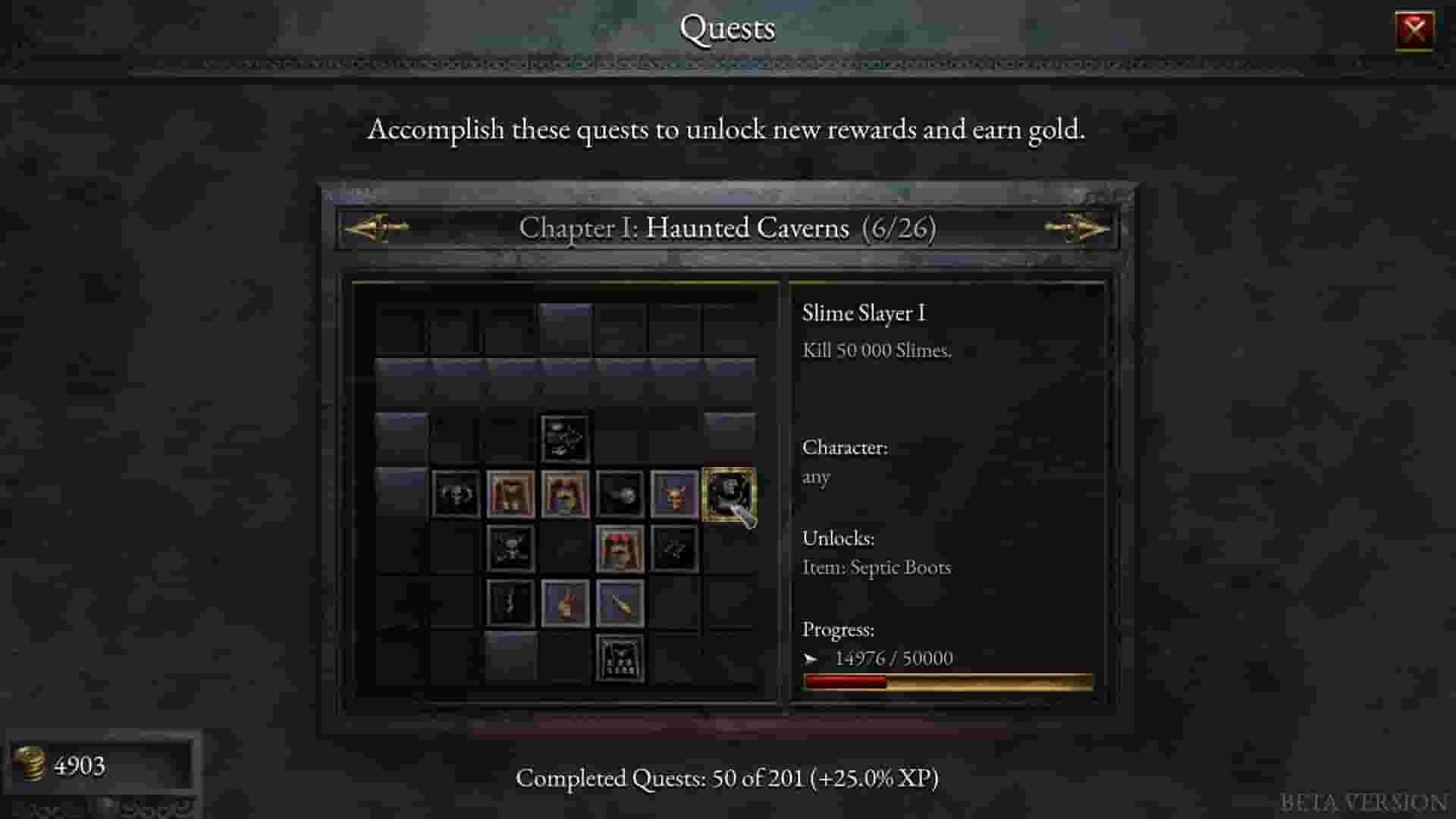Viewport: 1456px width, 819px height.
Task: Click the Quests title at the top
Action: 727,29
